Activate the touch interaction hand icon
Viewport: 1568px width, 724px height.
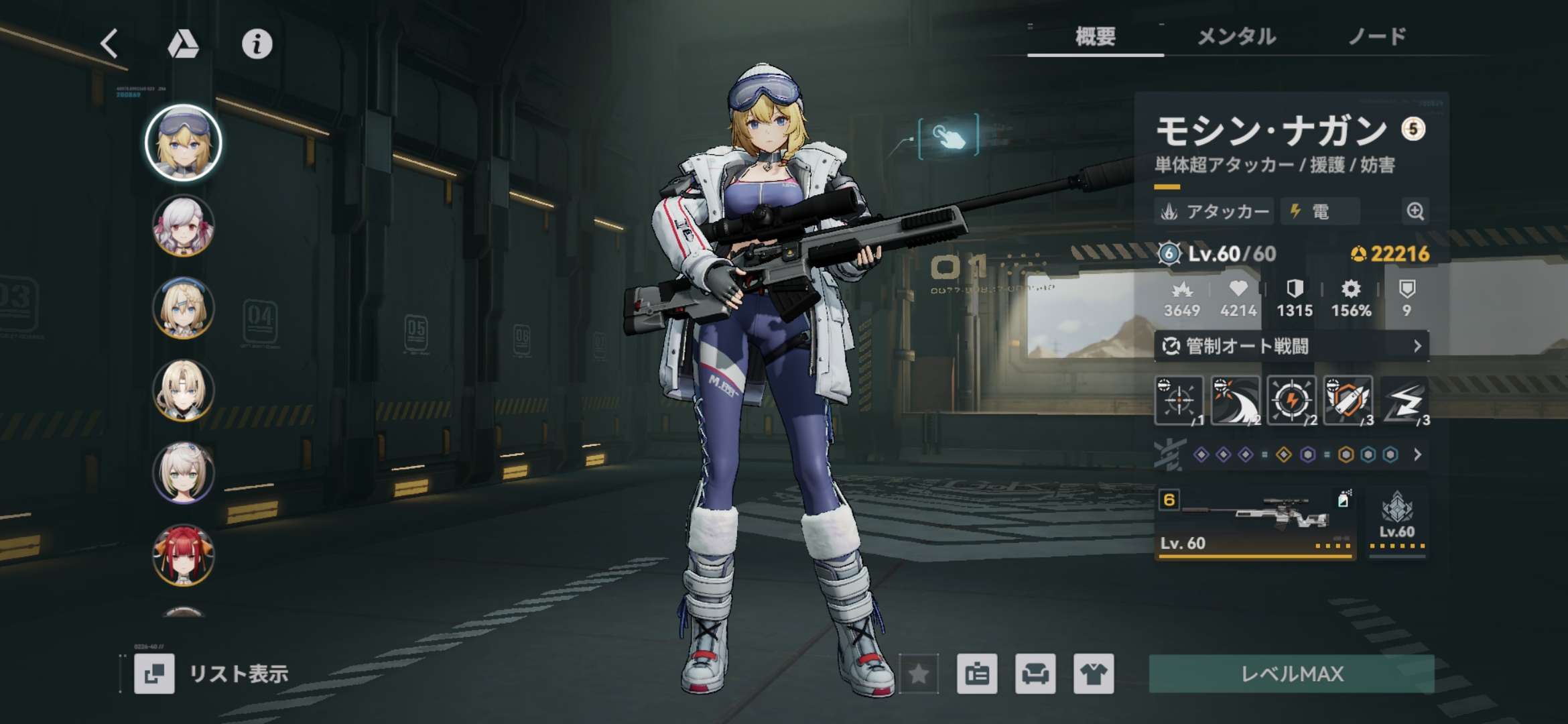click(948, 137)
